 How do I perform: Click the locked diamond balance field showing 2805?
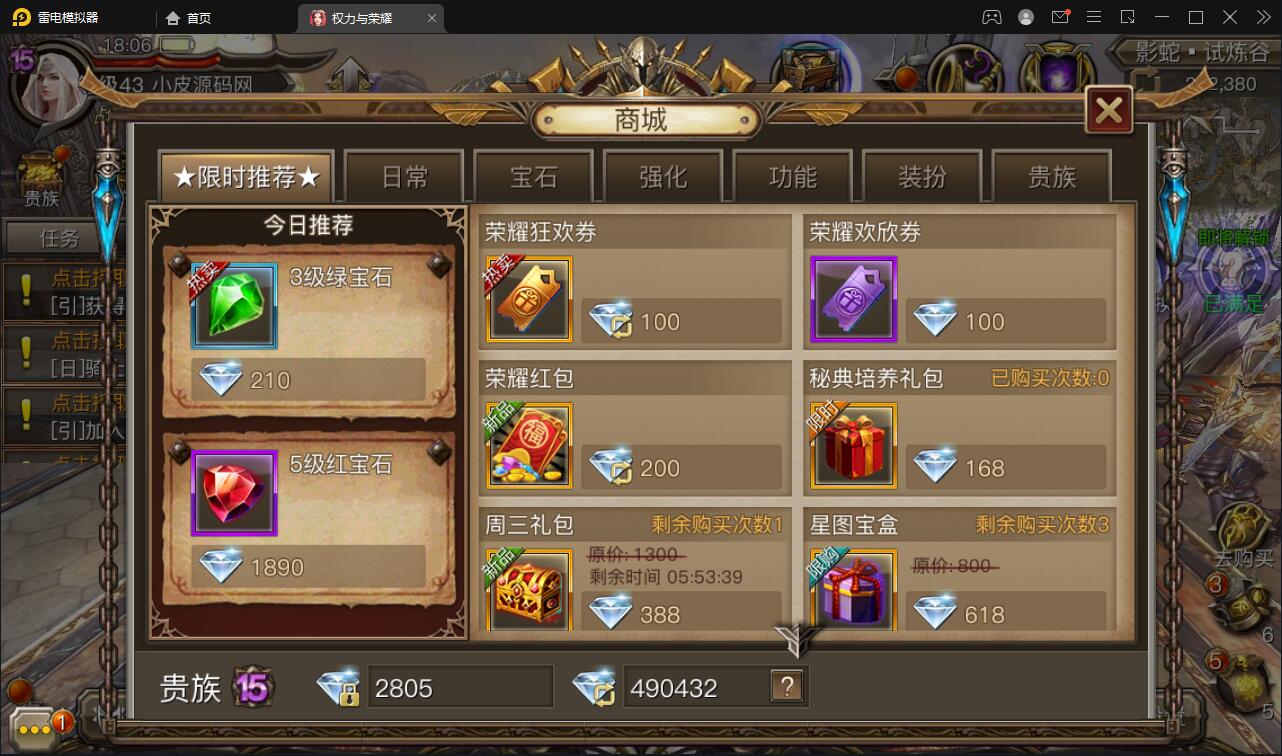click(460, 686)
